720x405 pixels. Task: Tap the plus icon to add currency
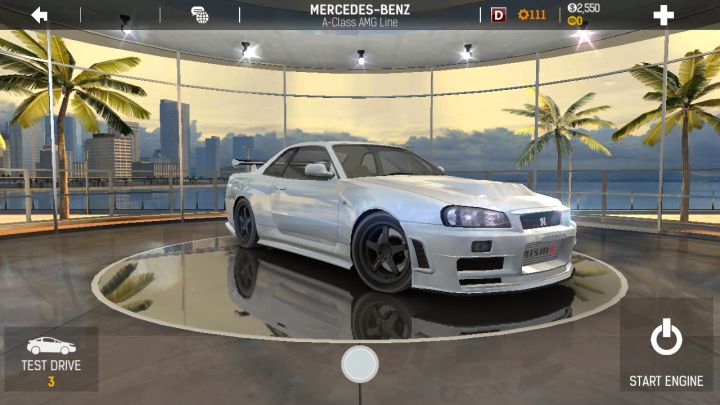tap(663, 15)
